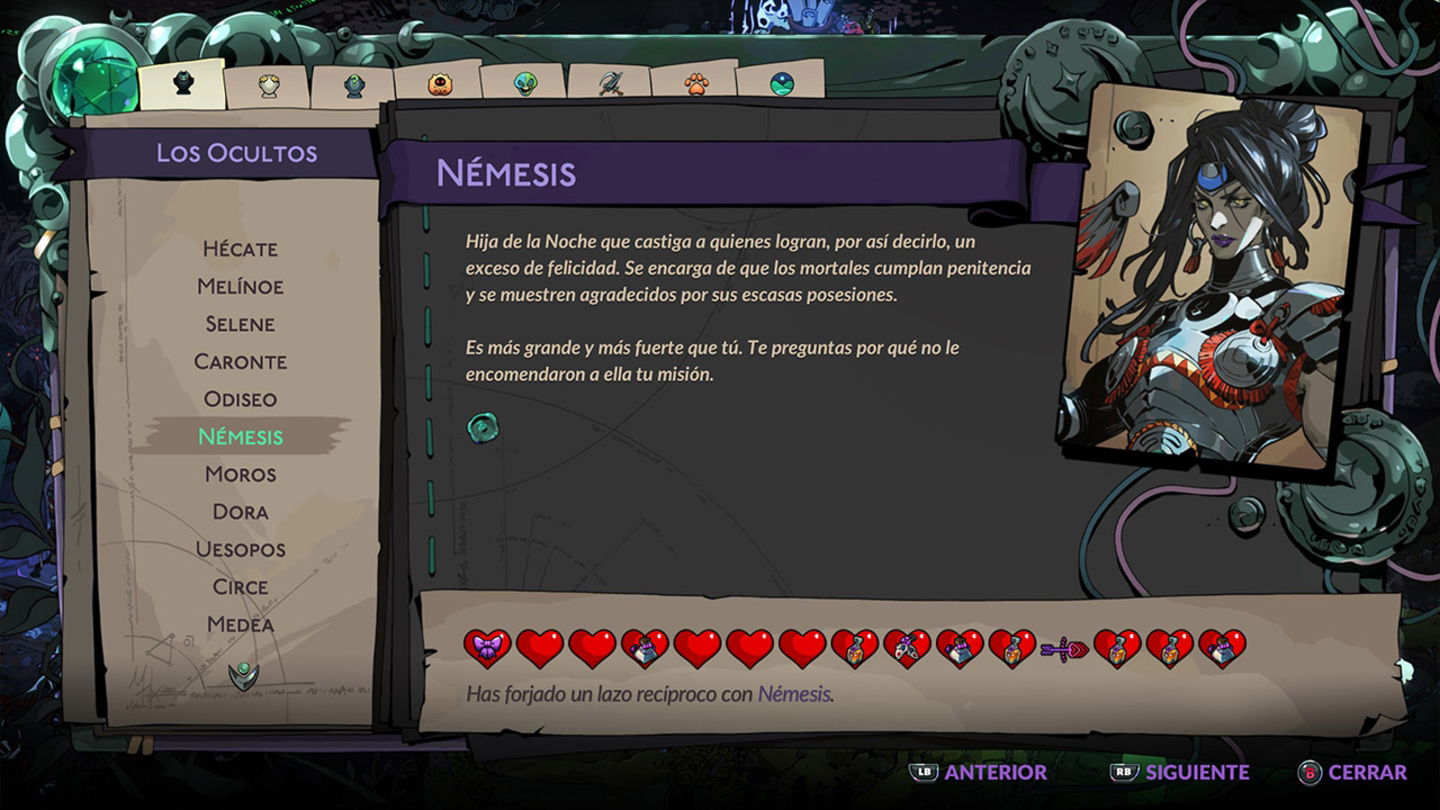This screenshot has width=1440, height=810.
Task: View Circe's entry in the list
Action: pos(240,587)
